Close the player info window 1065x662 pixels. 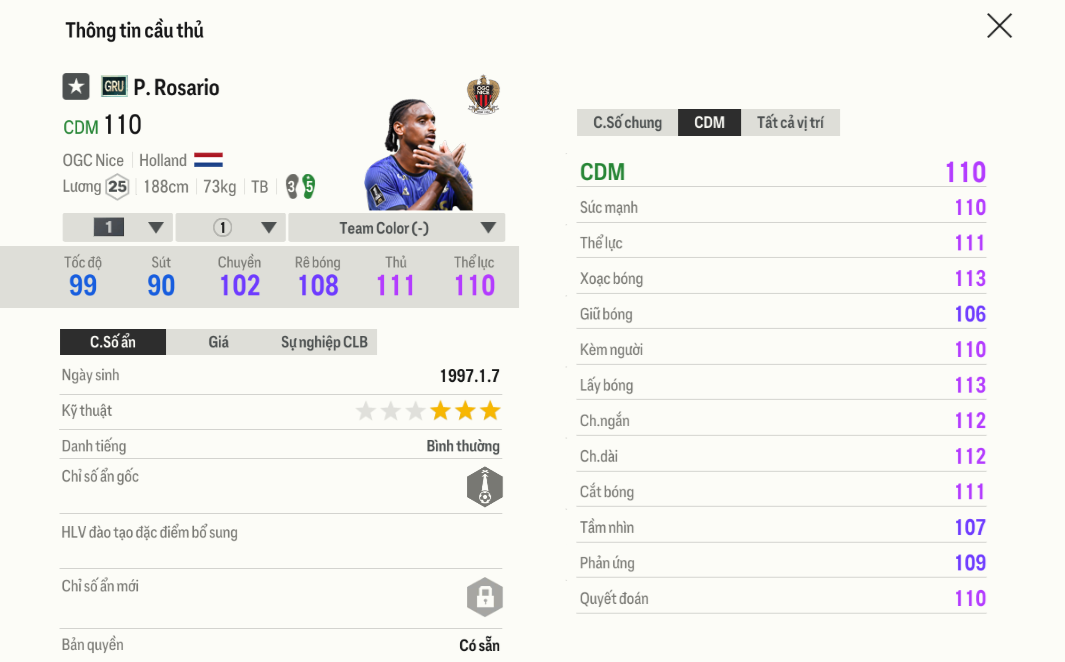tap(999, 26)
